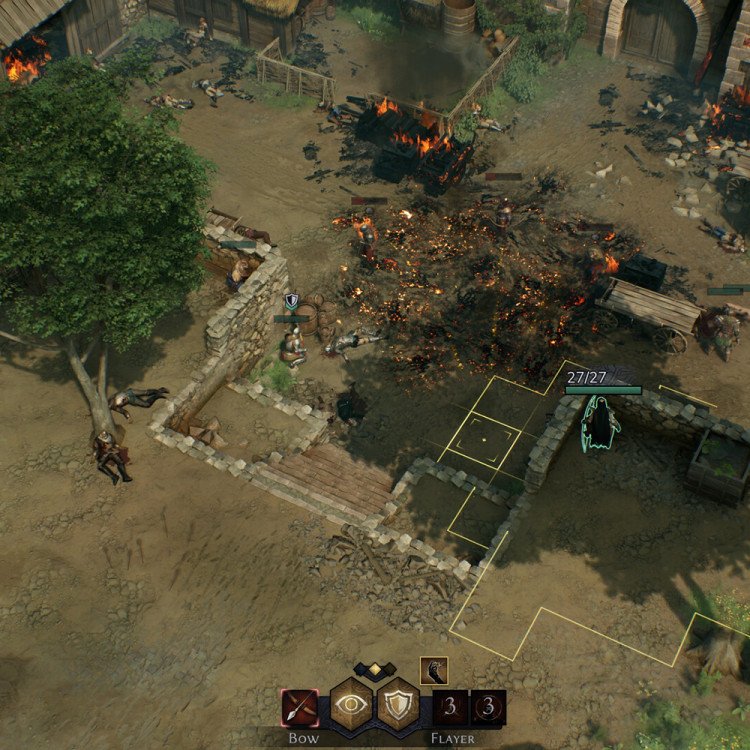Activate the eye hexagon ability

(352, 704)
